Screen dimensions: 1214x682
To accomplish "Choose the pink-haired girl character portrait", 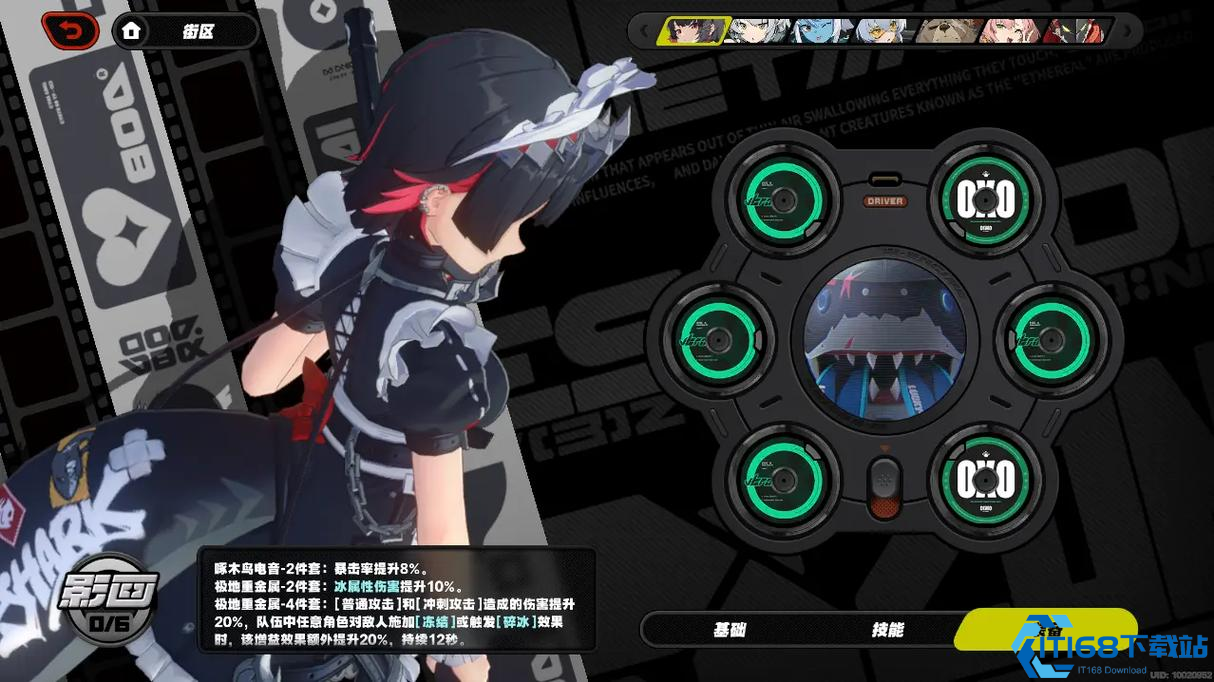I will pyautogui.click(x=1012, y=31).
